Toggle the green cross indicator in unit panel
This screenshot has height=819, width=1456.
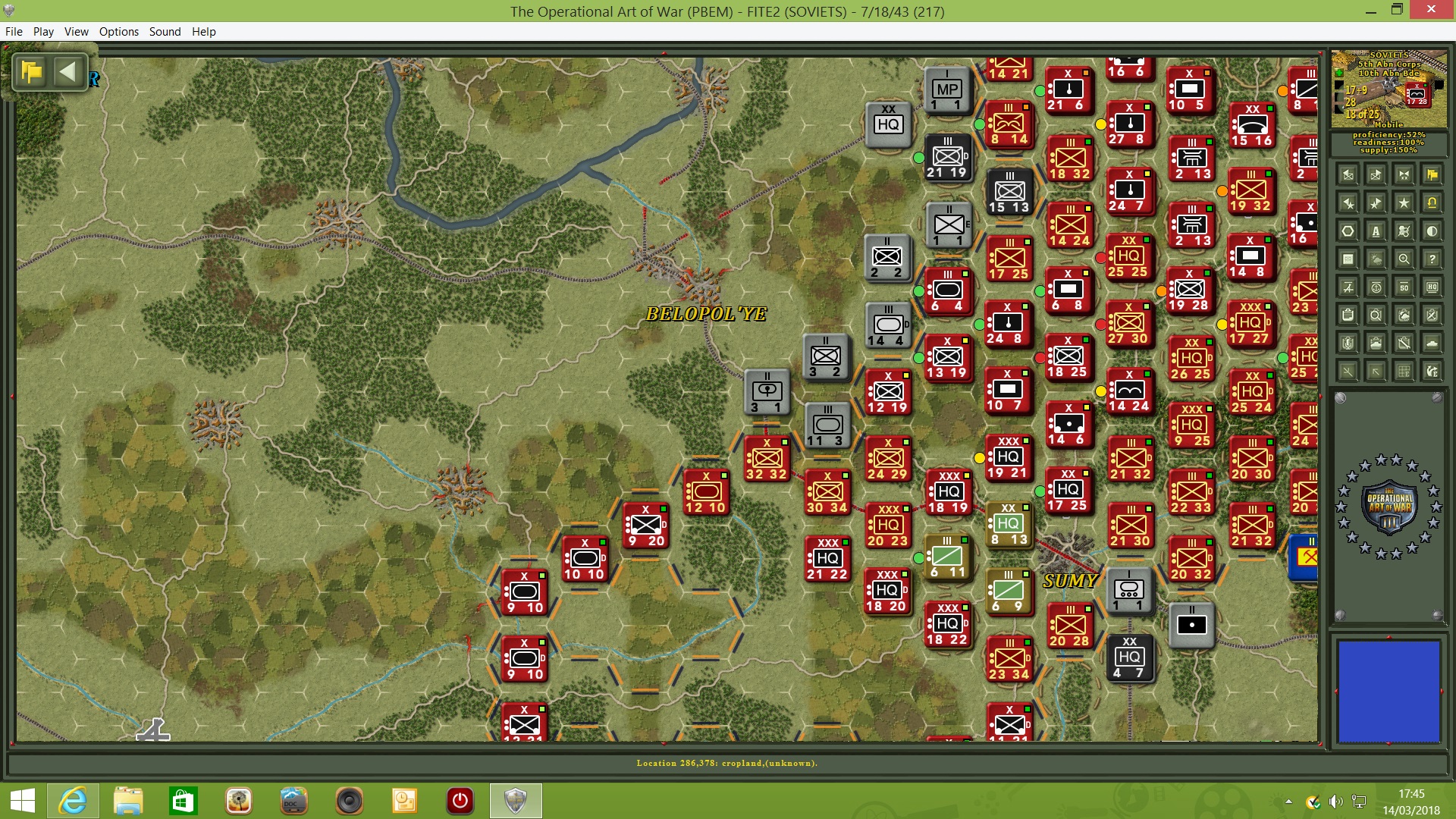[x=1338, y=74]
